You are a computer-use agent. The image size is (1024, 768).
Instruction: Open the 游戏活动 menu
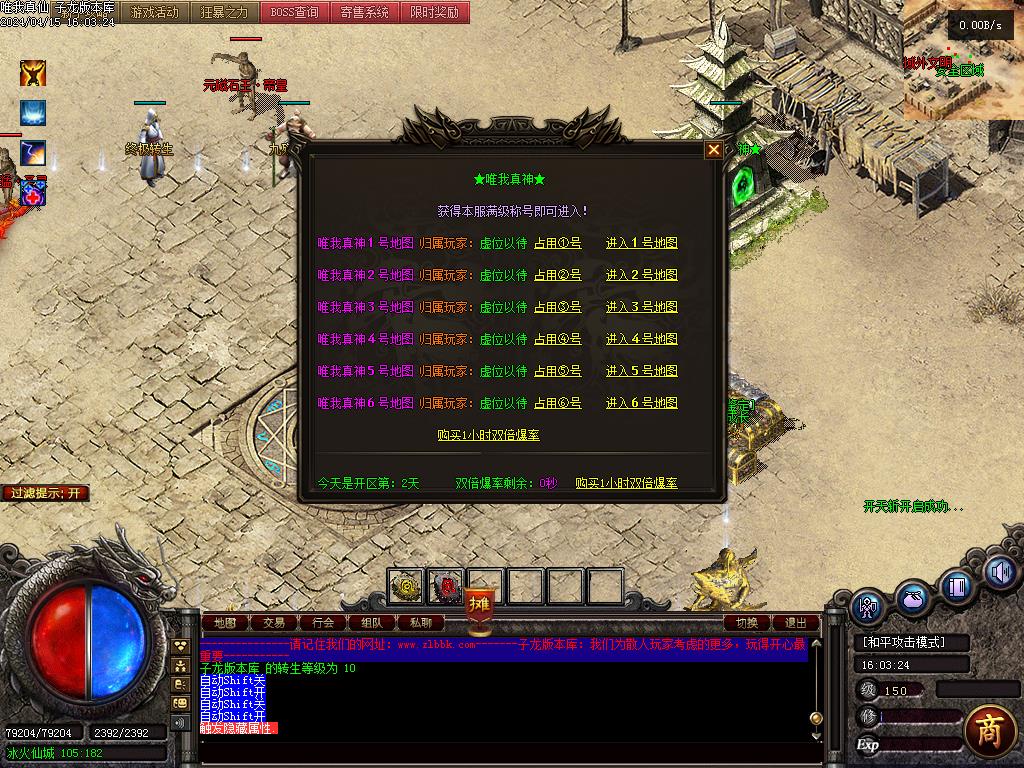pos(155,13)
